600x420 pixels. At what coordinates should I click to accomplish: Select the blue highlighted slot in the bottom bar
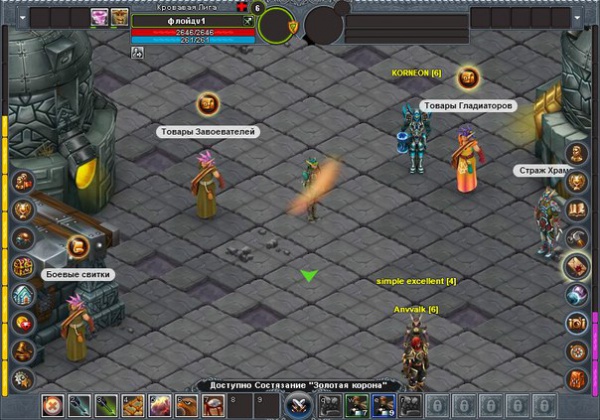tap(382, 405)
